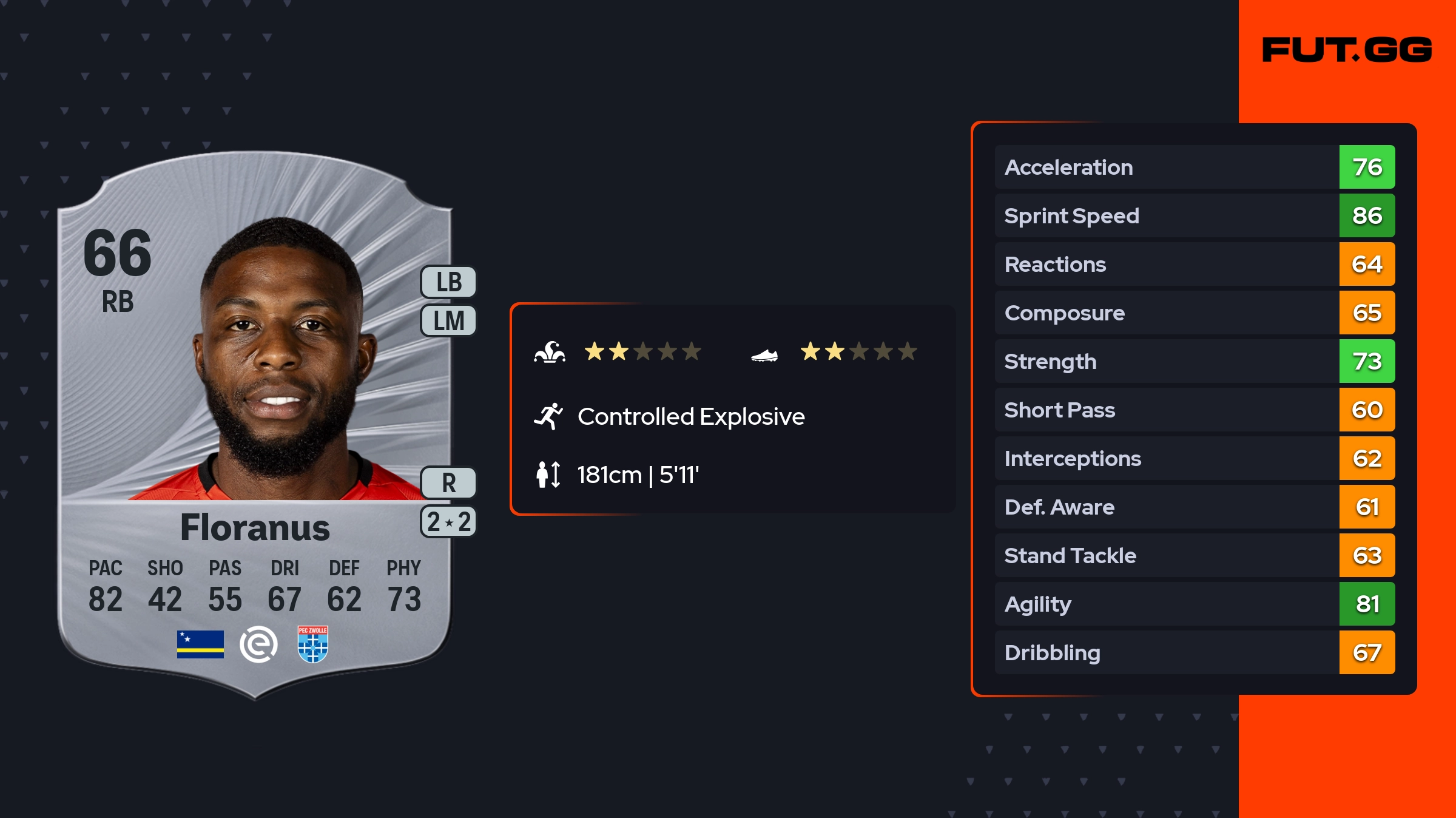Viewport: 1456px width, 818px height.
Task: Click the Controlled Explosive acceleration type
Action: [x=690, y=417]
